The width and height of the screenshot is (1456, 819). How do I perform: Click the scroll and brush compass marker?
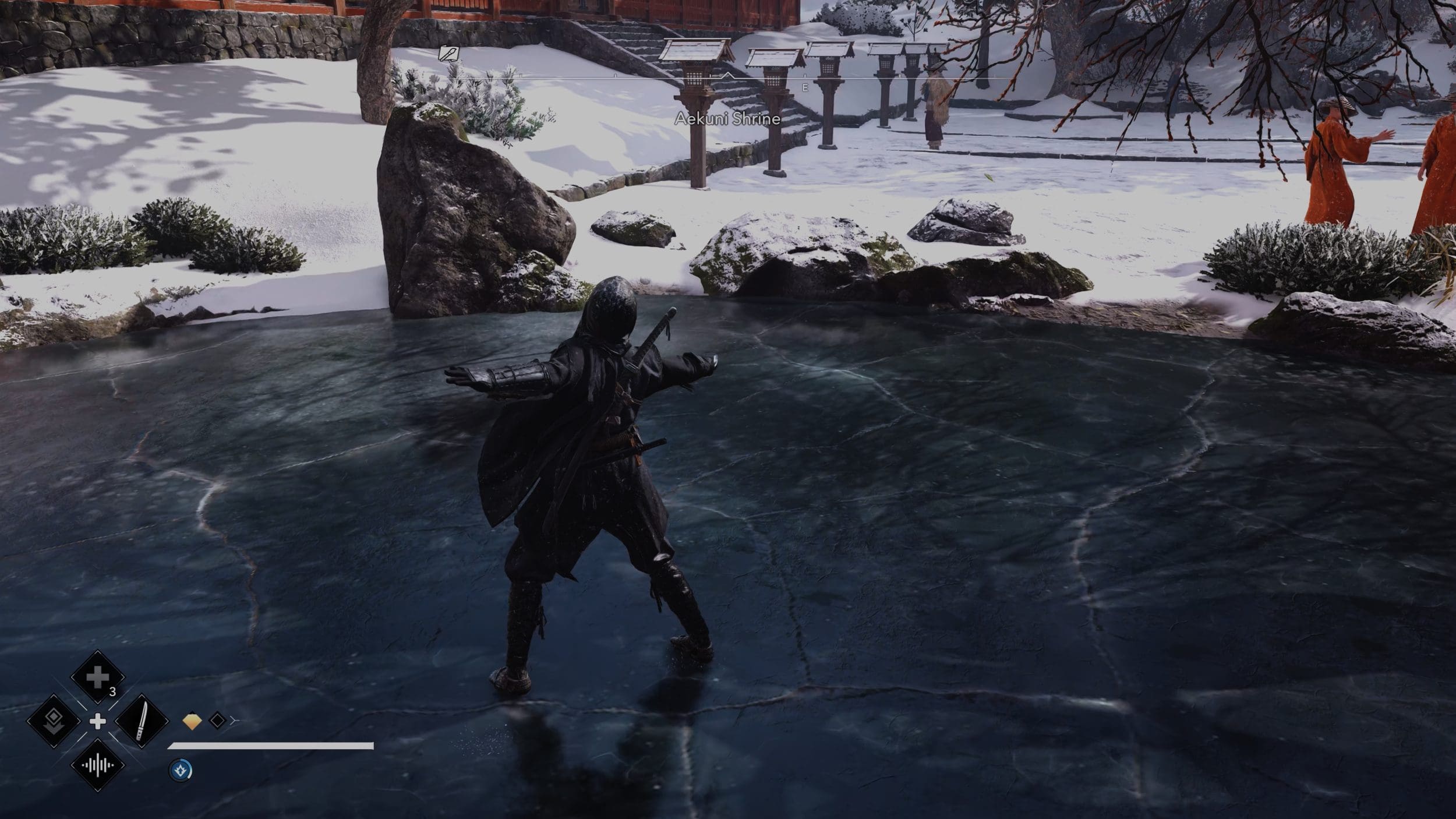click(448, 54)
